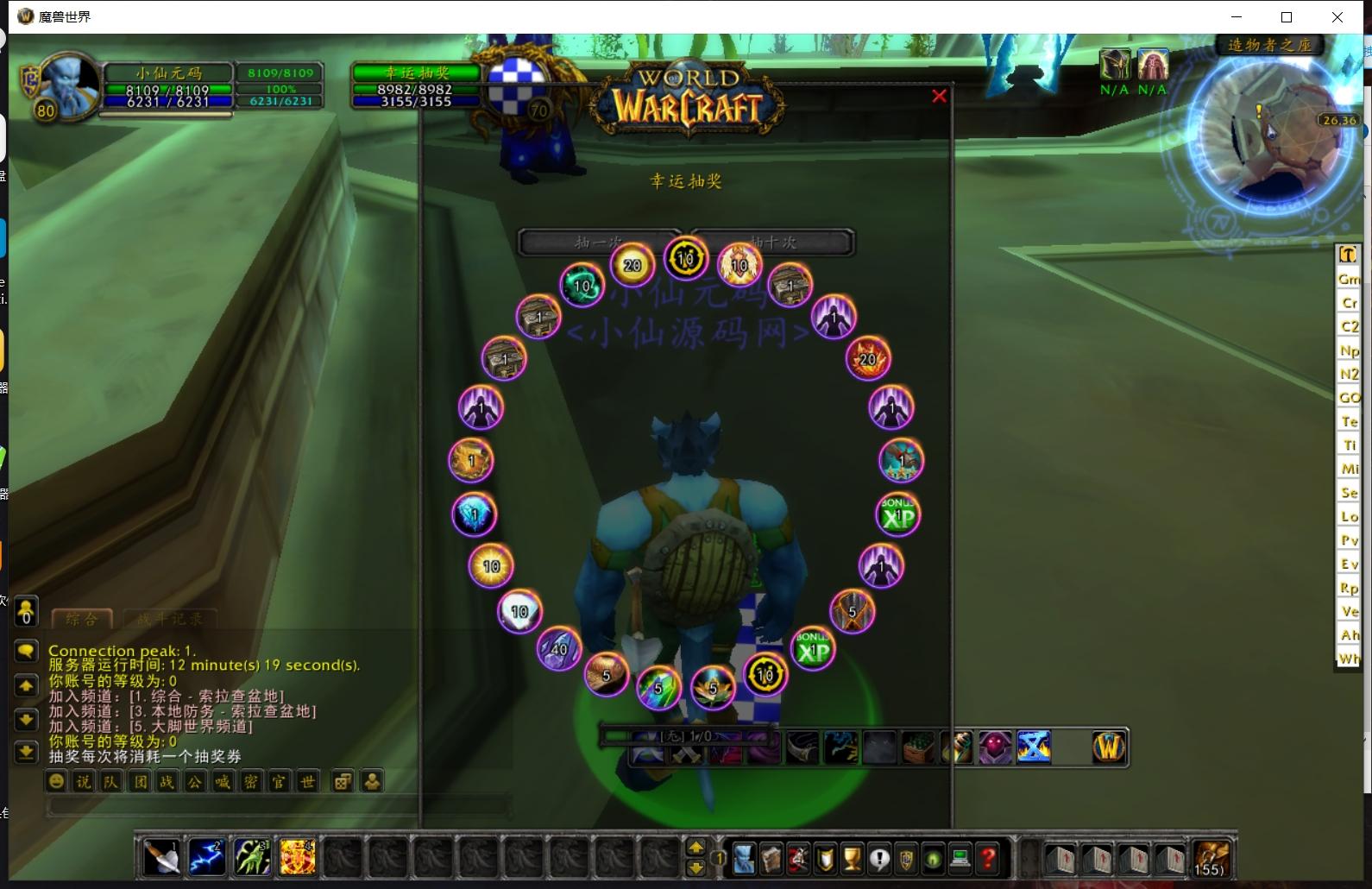Open the backpack bag slot
The image size is (1372, 889).
point(1211,859)
